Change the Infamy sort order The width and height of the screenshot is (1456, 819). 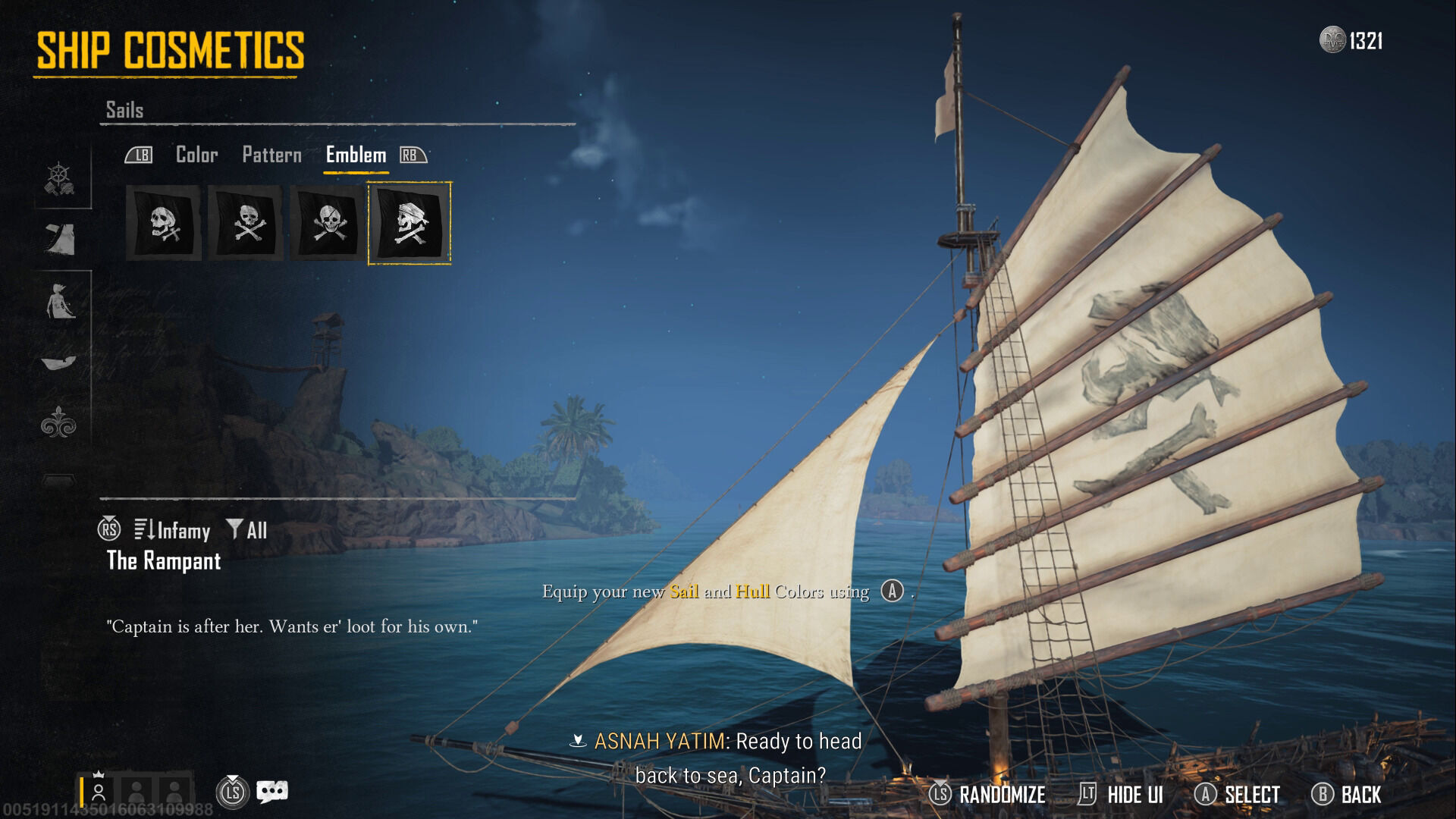(x=173, y=530)
